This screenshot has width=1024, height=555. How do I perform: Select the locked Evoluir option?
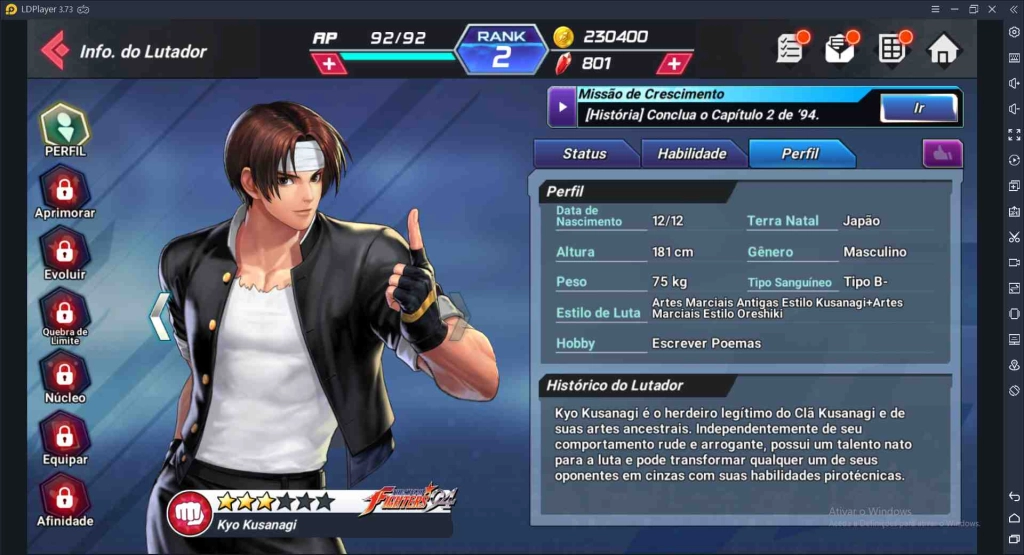point(65,253)
